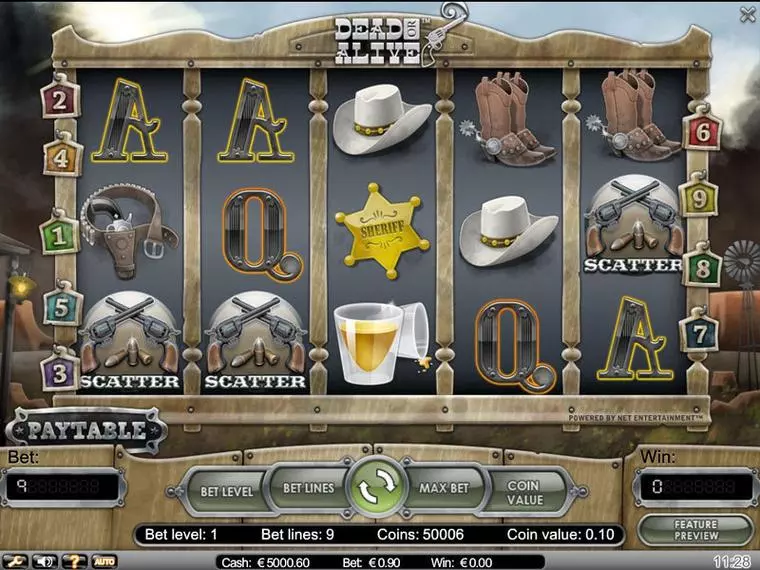Select payline 3 marker
This screenshot has height=570, width=760.
pyautogui.click(x=59, y=374)
